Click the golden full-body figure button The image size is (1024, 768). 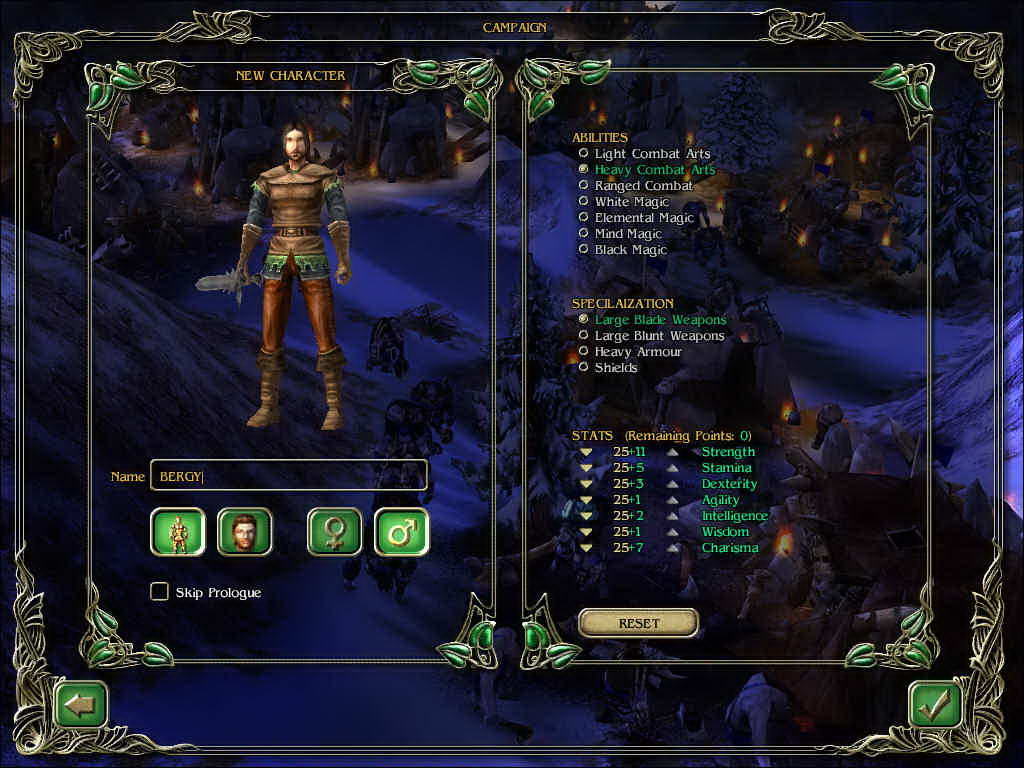pos(178,532)
